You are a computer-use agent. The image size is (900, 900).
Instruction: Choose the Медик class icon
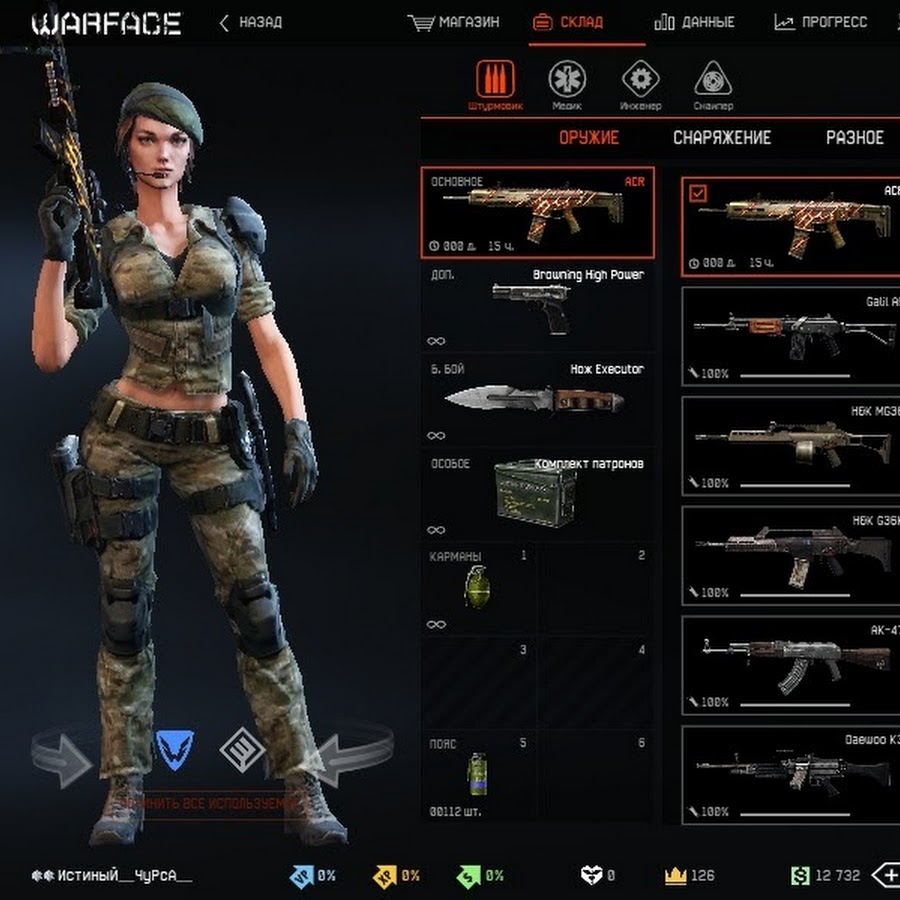(567, 81)
